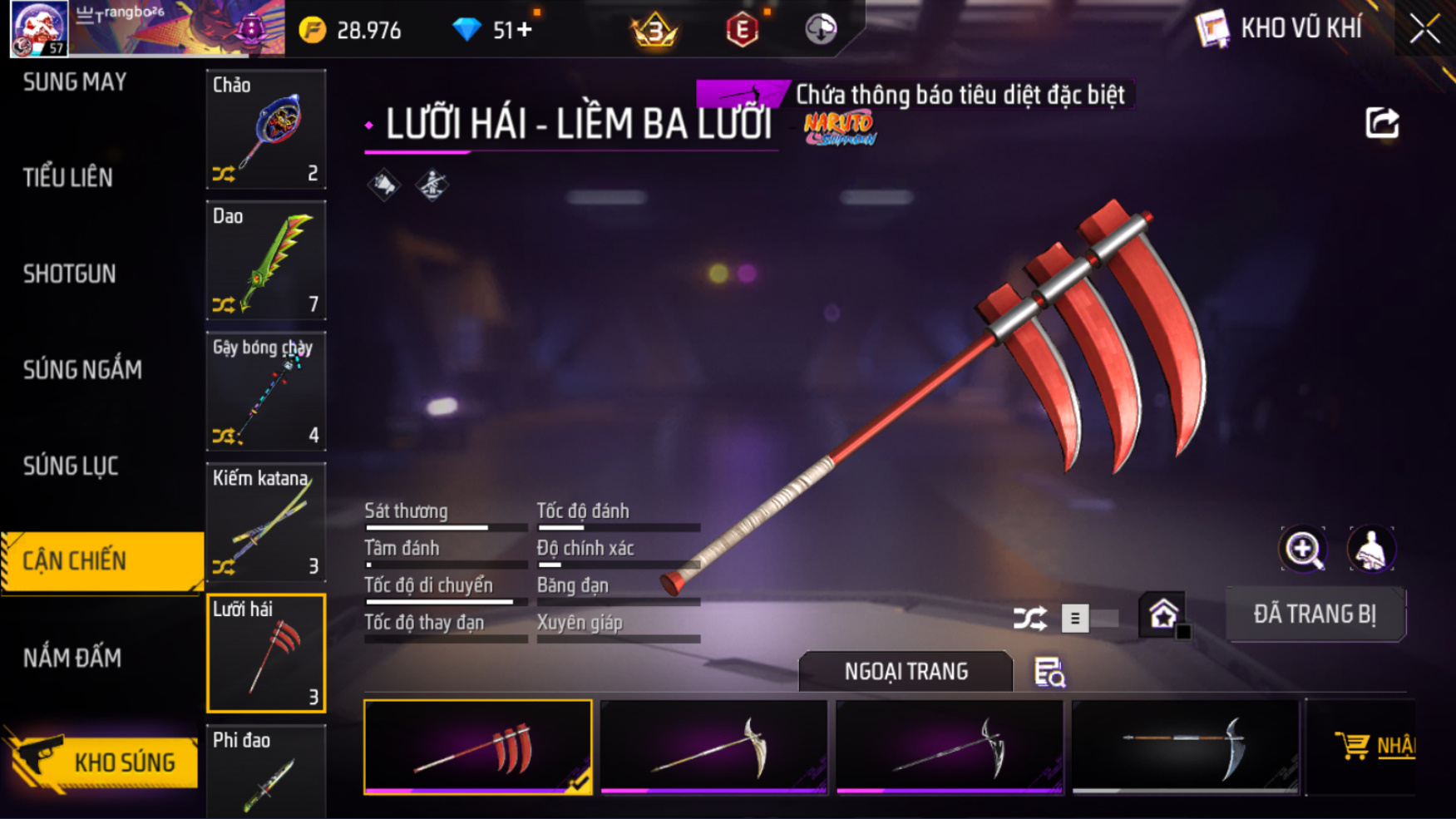Select the Chảo pan weapon slot
The width and height of the screenshot is (1456, 819).
coord(265,130)
